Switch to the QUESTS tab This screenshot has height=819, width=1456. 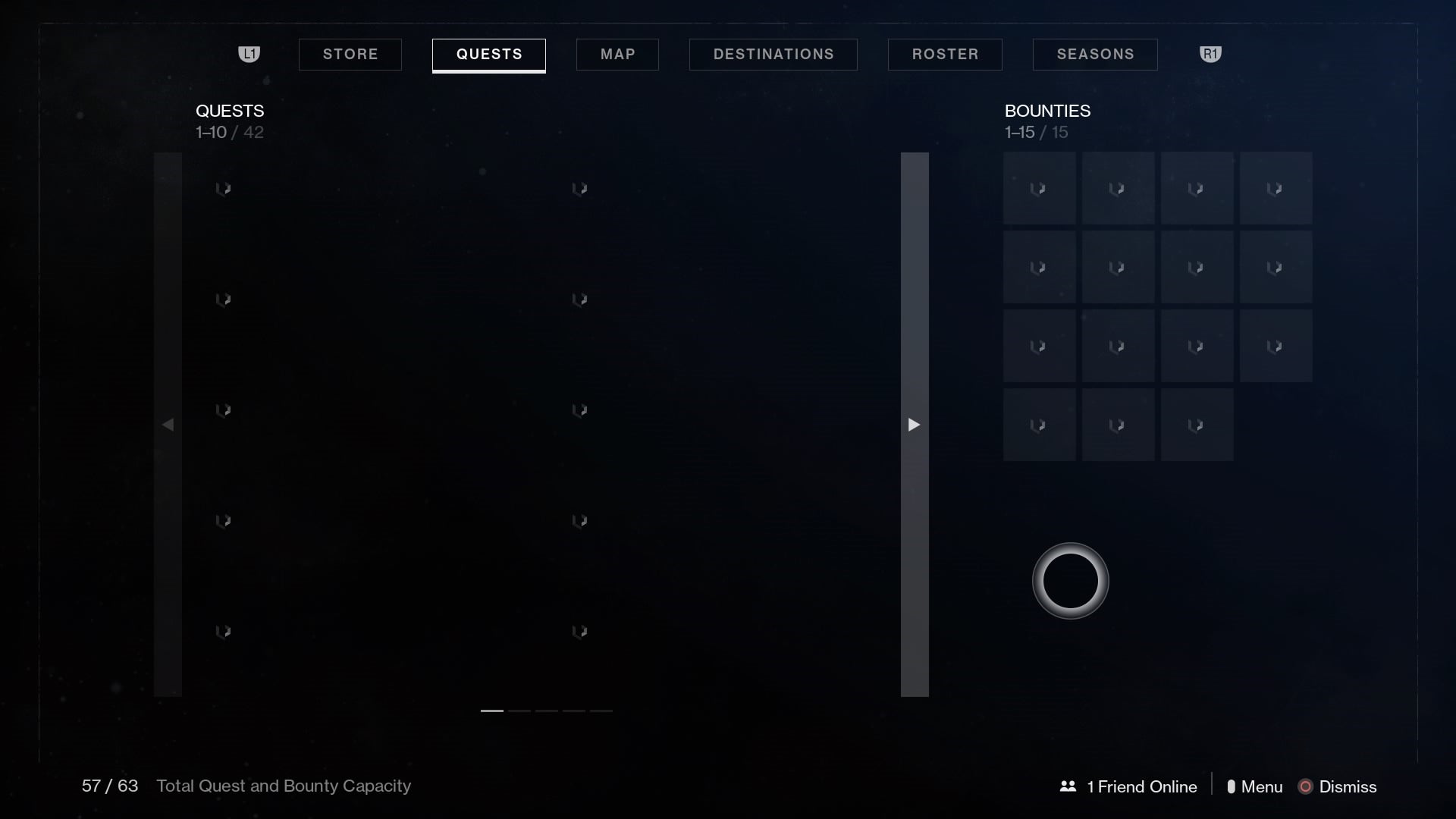pos(488,54)
